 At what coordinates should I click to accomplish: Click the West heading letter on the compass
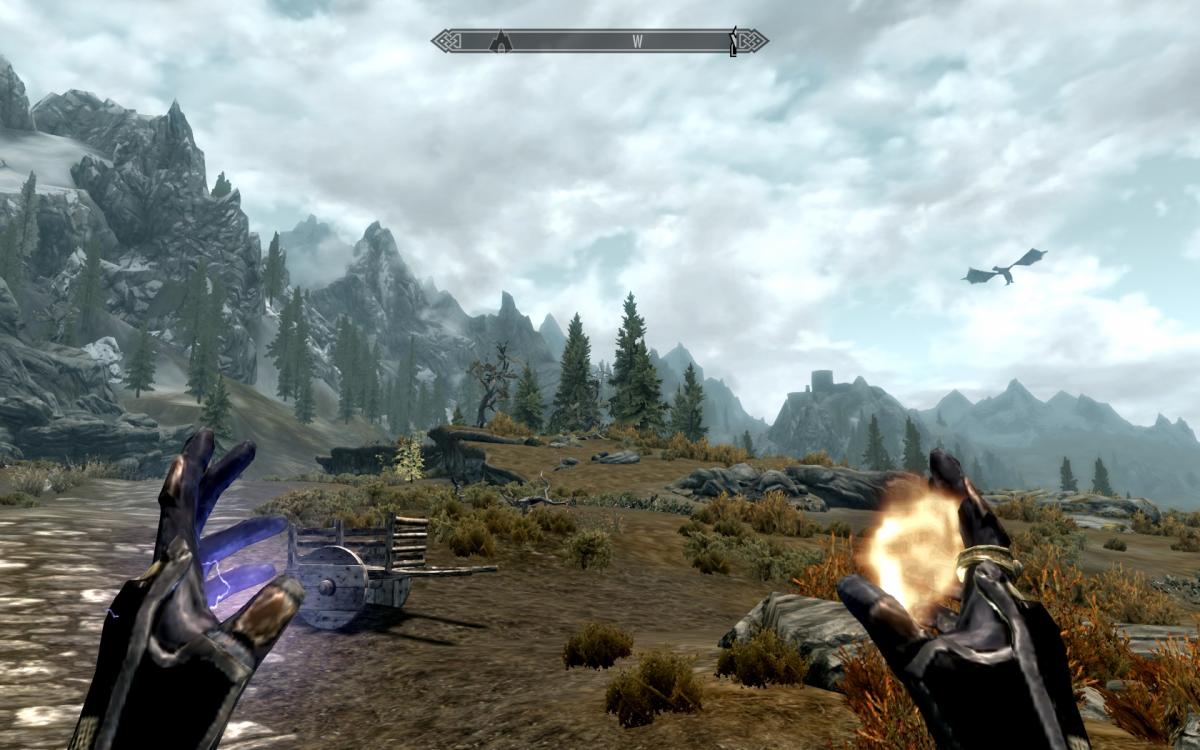pos(636,42)
